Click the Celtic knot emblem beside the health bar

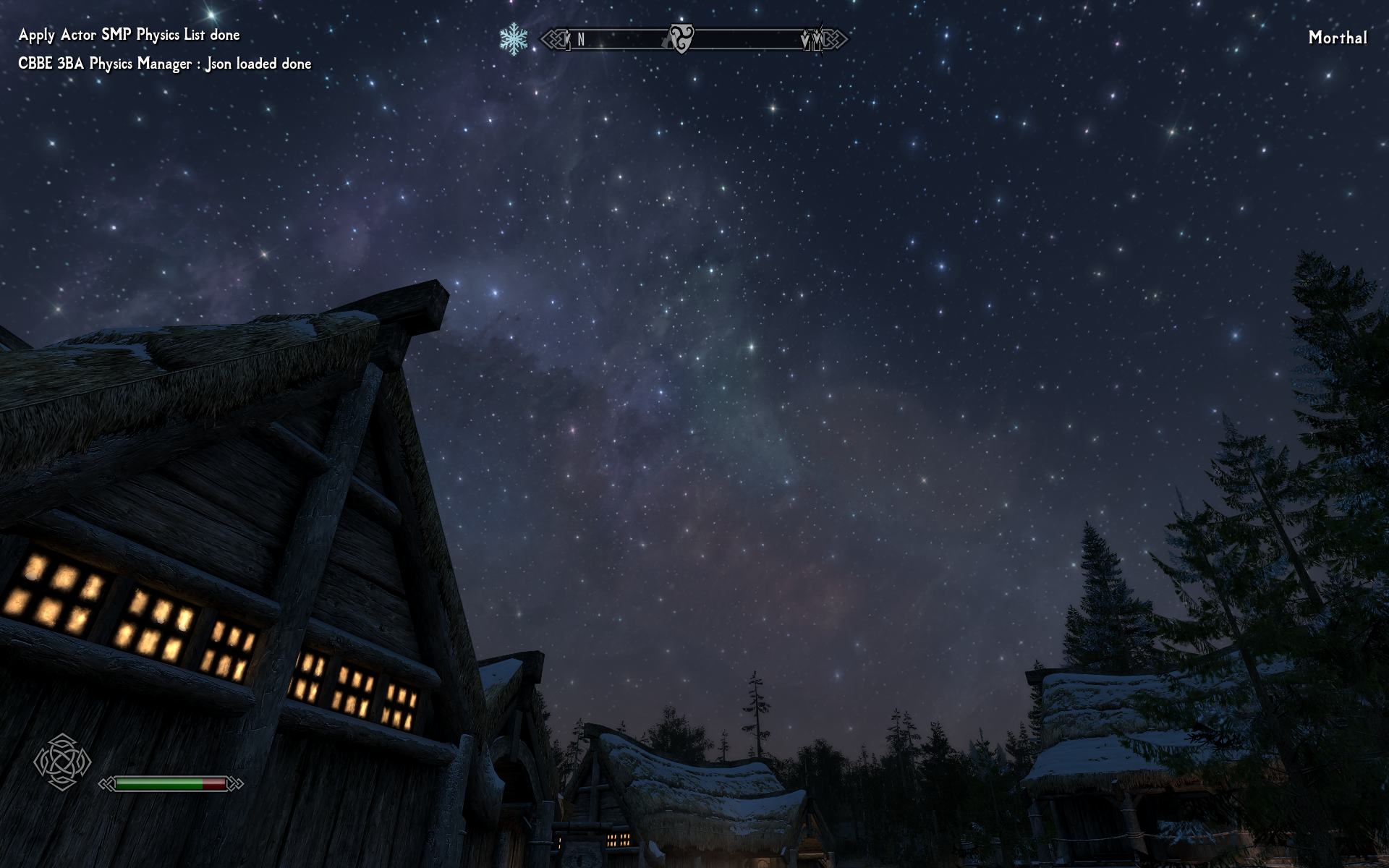(62, 762)
